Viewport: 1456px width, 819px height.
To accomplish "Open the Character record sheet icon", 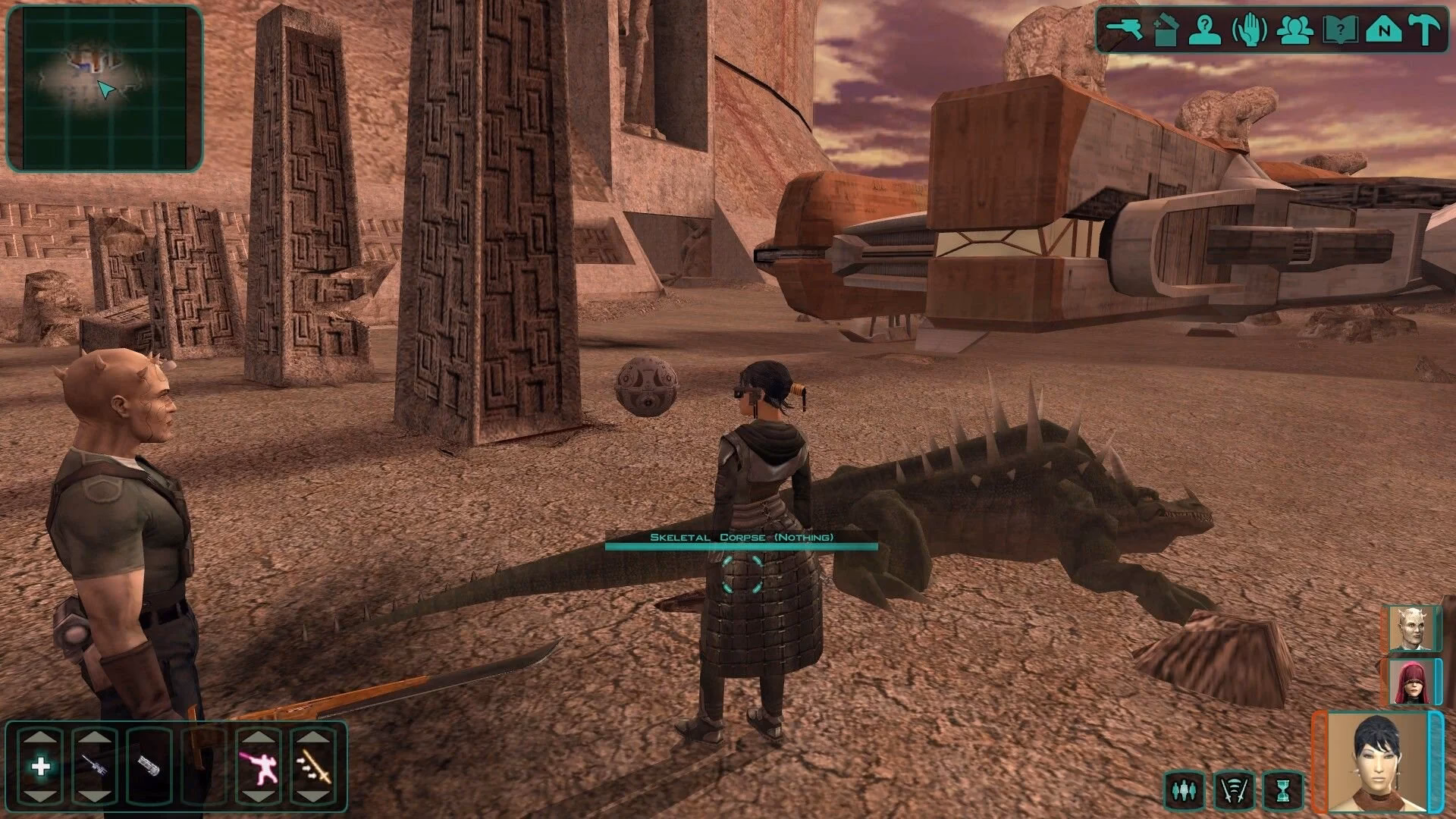I will (1204, 30).
